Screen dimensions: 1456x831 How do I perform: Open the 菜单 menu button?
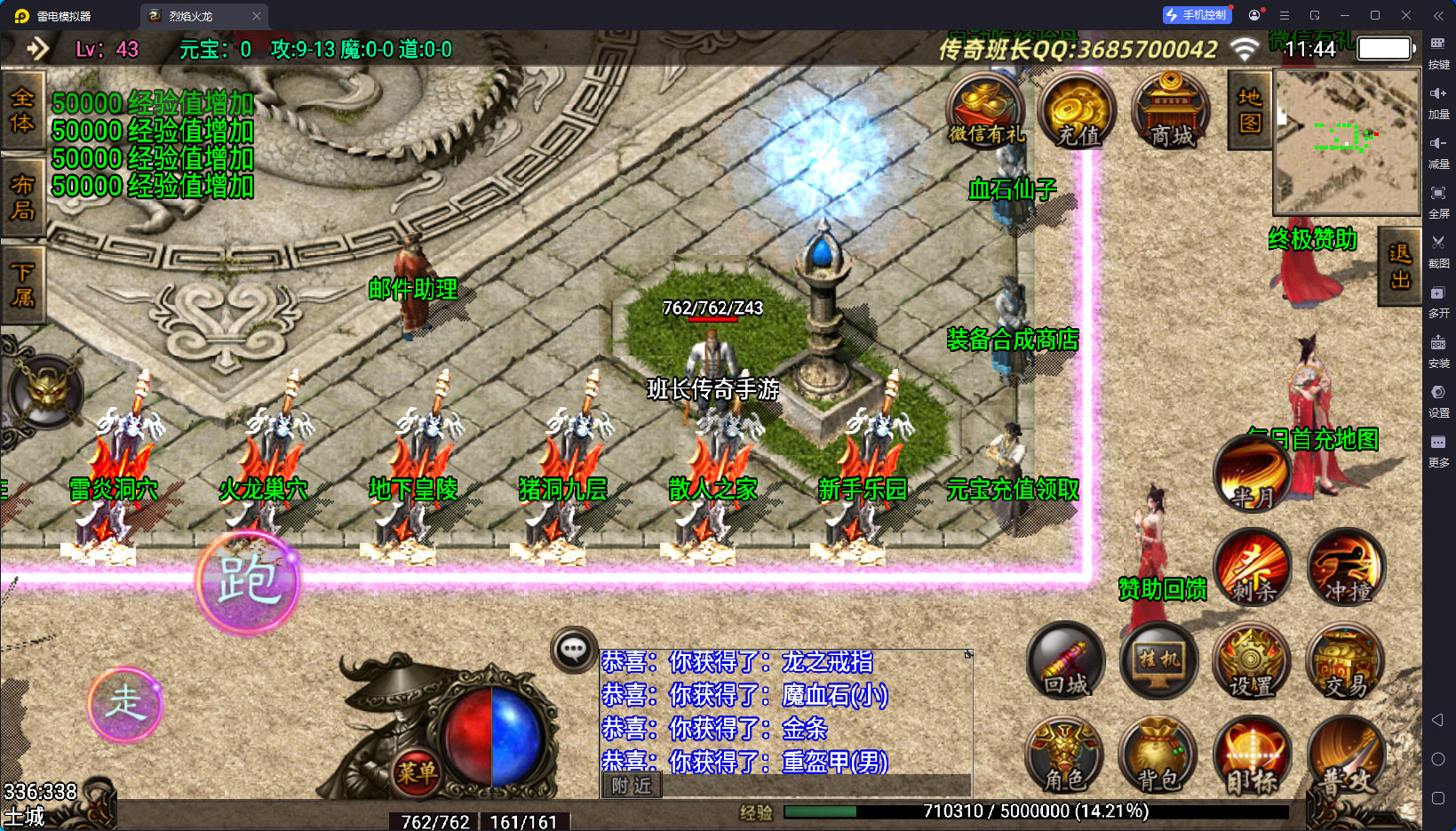(416, 771)
